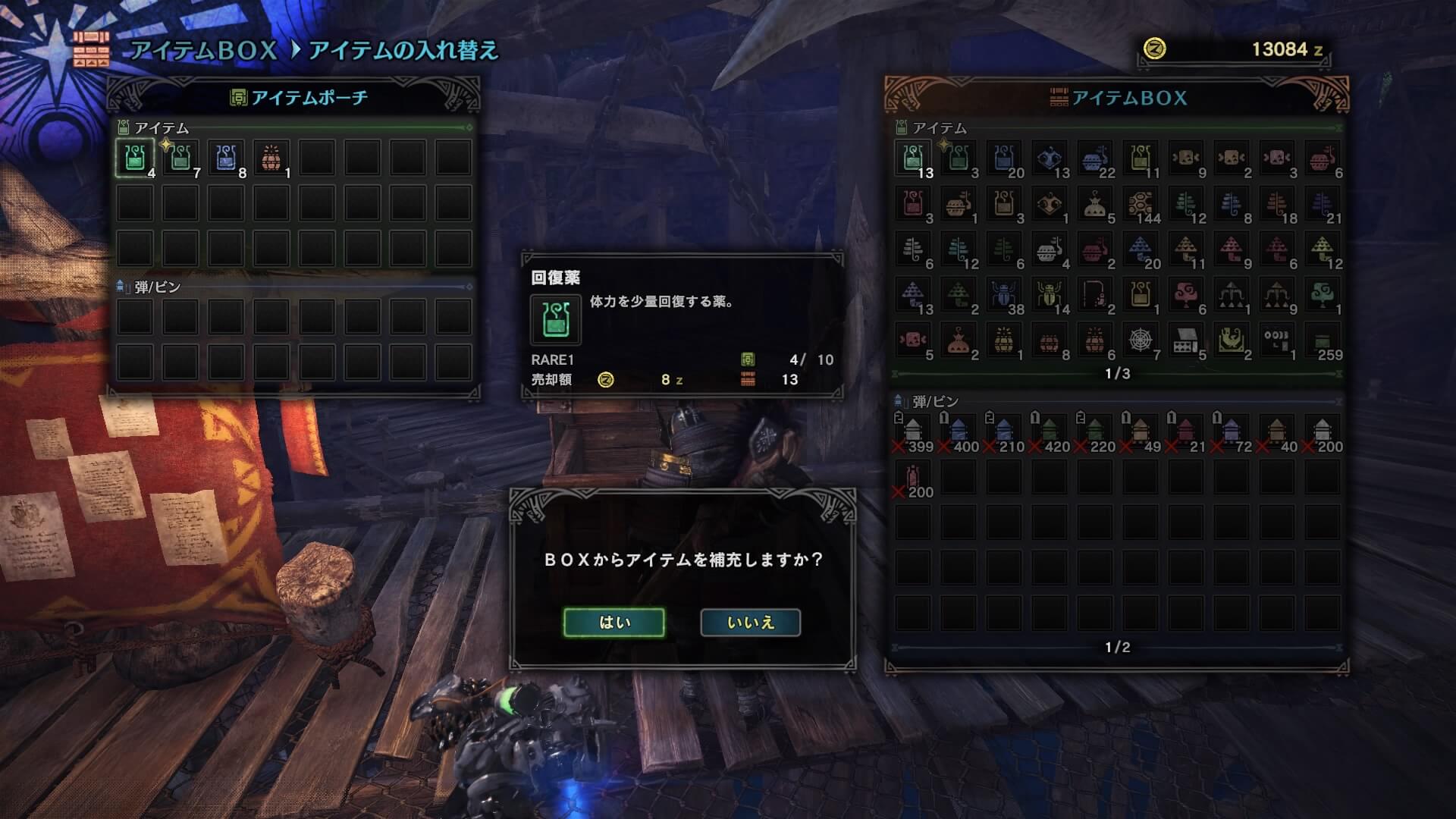1456x819 pixels.
Task: Pick the barrel bomb in the item pouch
Action: [x=271, y=158]
